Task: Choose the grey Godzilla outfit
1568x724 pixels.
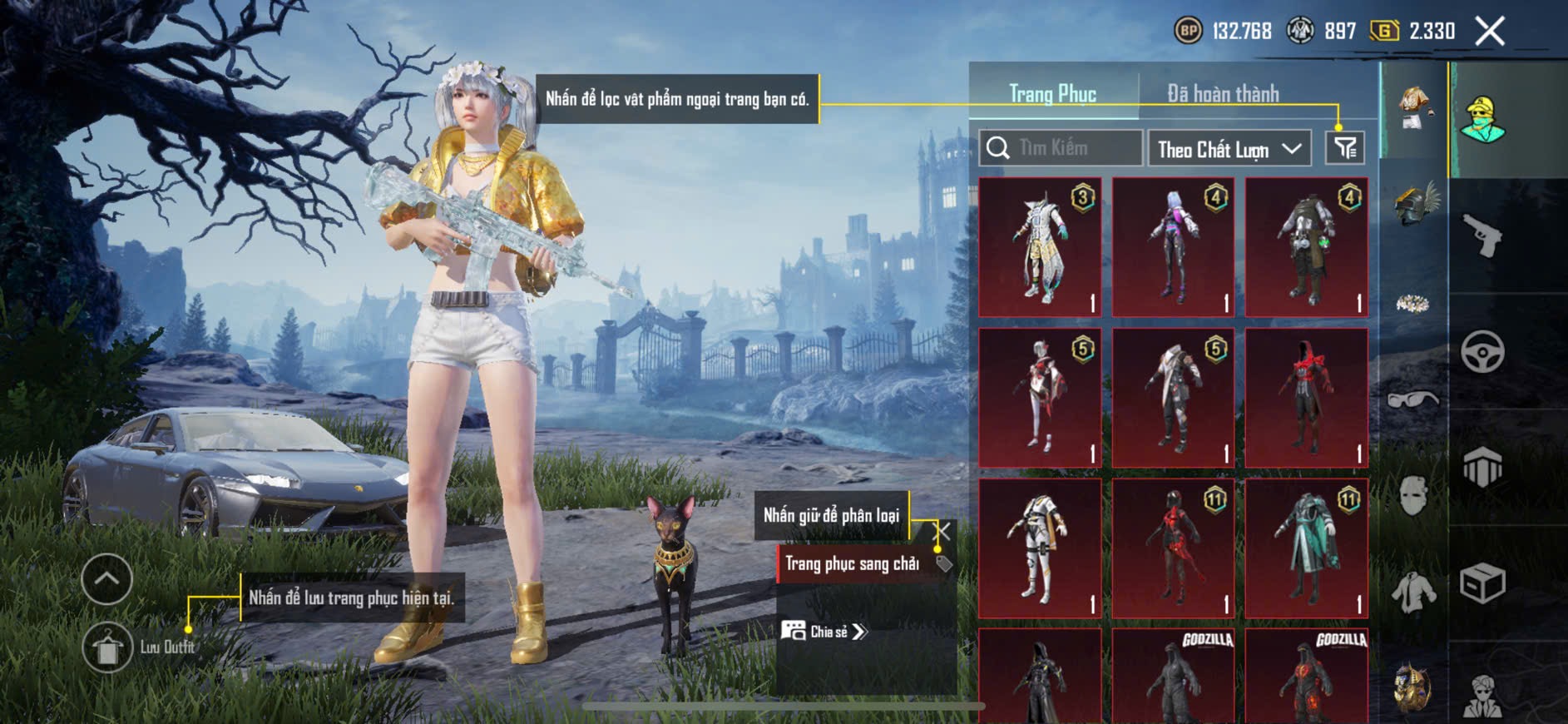Action: (x=1173, y=676)
